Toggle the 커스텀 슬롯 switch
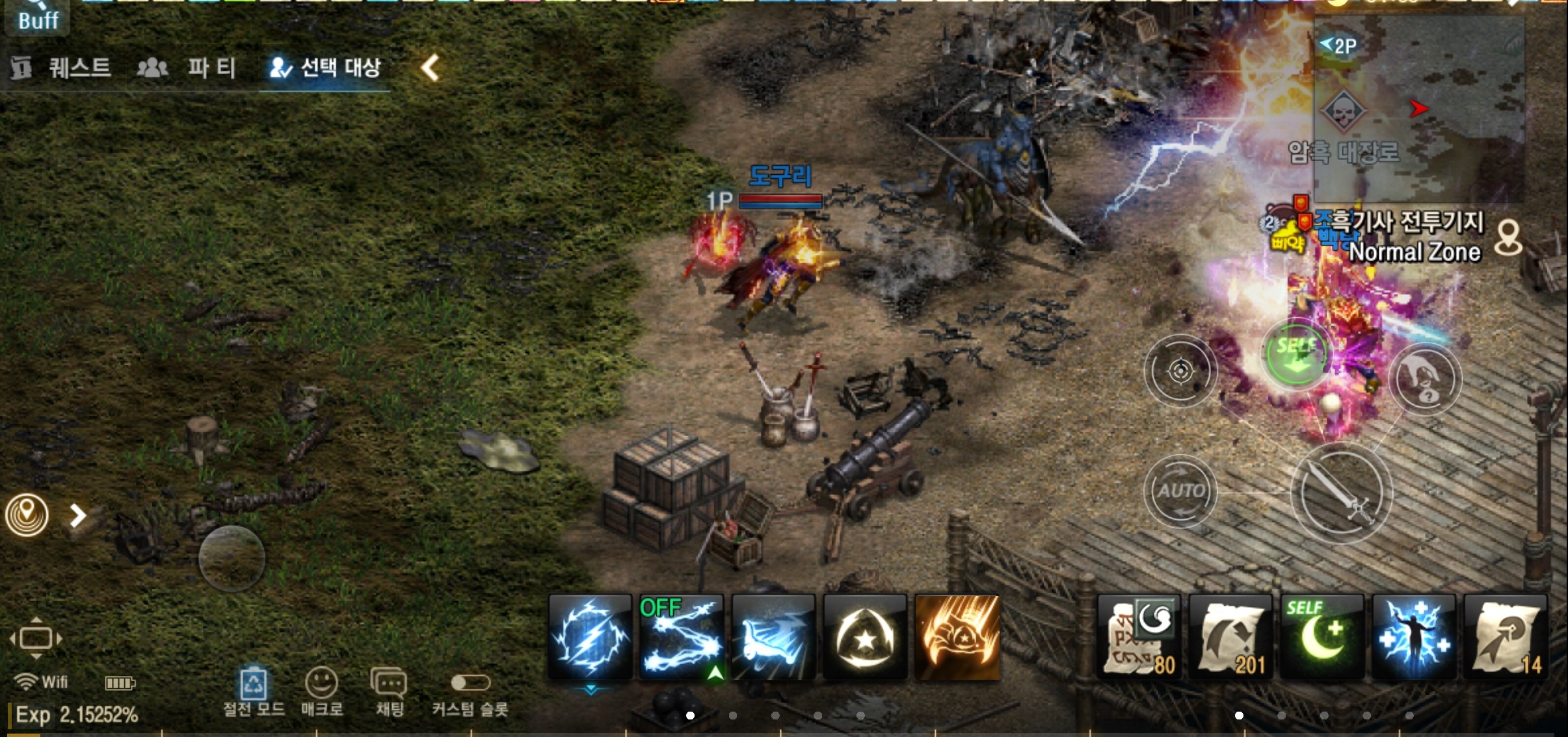 point(470,684)
